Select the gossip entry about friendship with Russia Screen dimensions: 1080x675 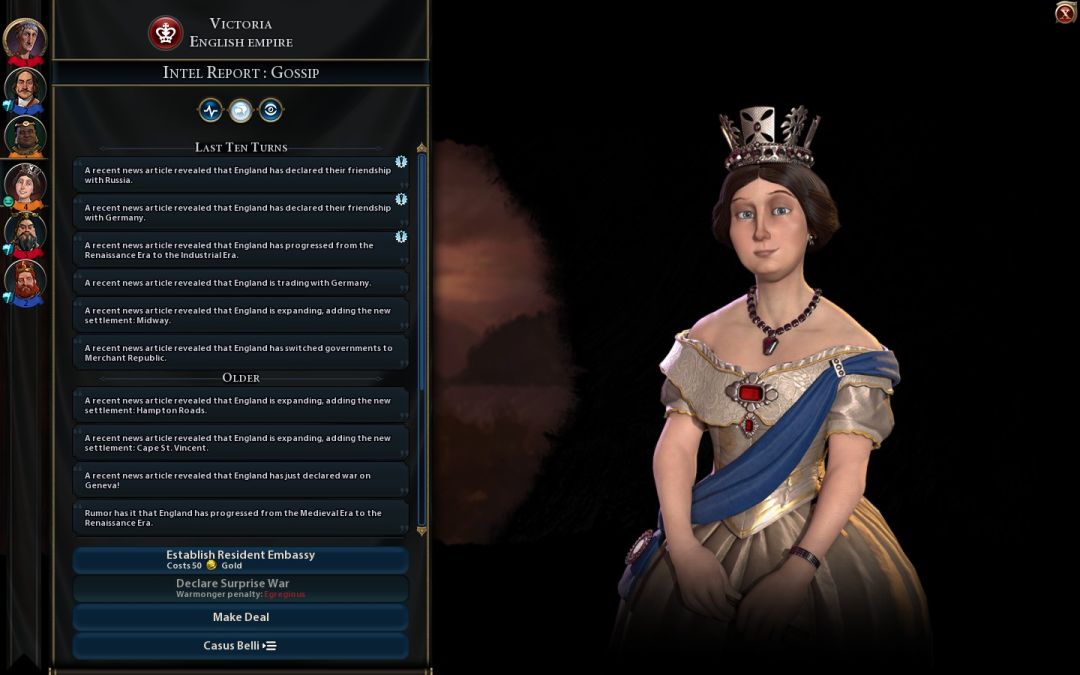[x=240, y=175]
